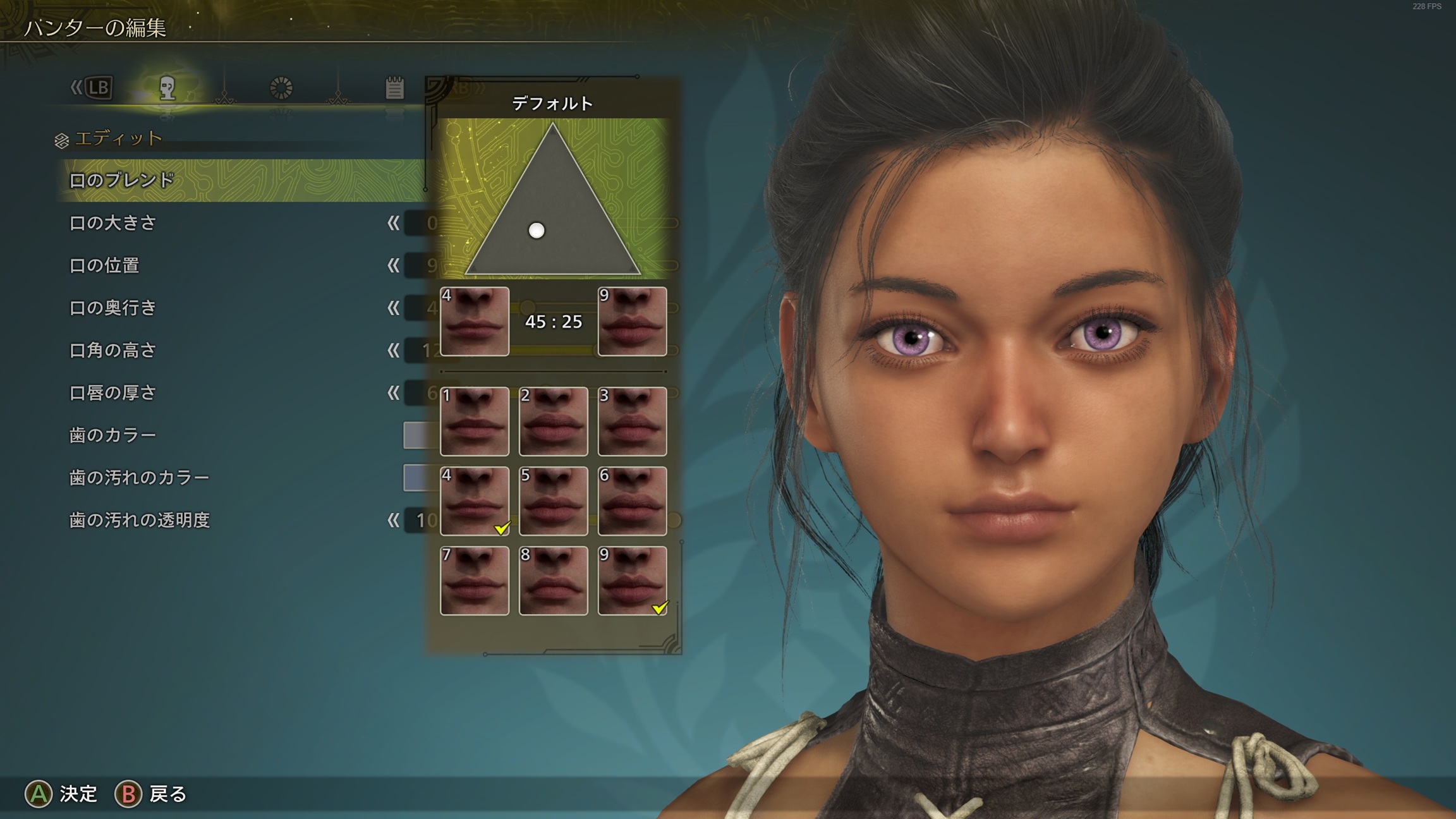Choose mouth preset number 3
The image size is (1456, 819).
click(x=632, y=422)
